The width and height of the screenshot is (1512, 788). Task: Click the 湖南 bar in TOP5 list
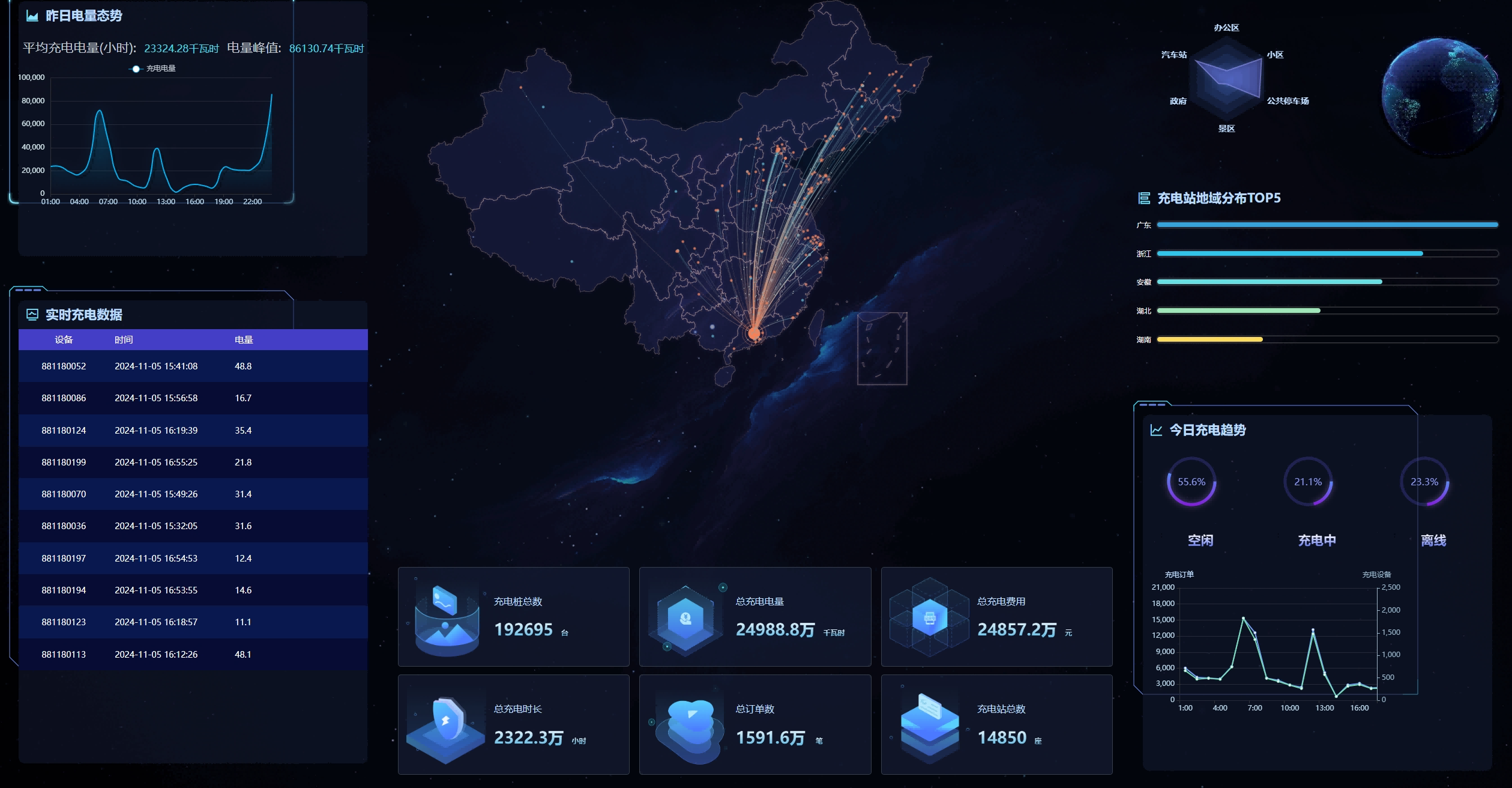click(x=1209, y=339)
